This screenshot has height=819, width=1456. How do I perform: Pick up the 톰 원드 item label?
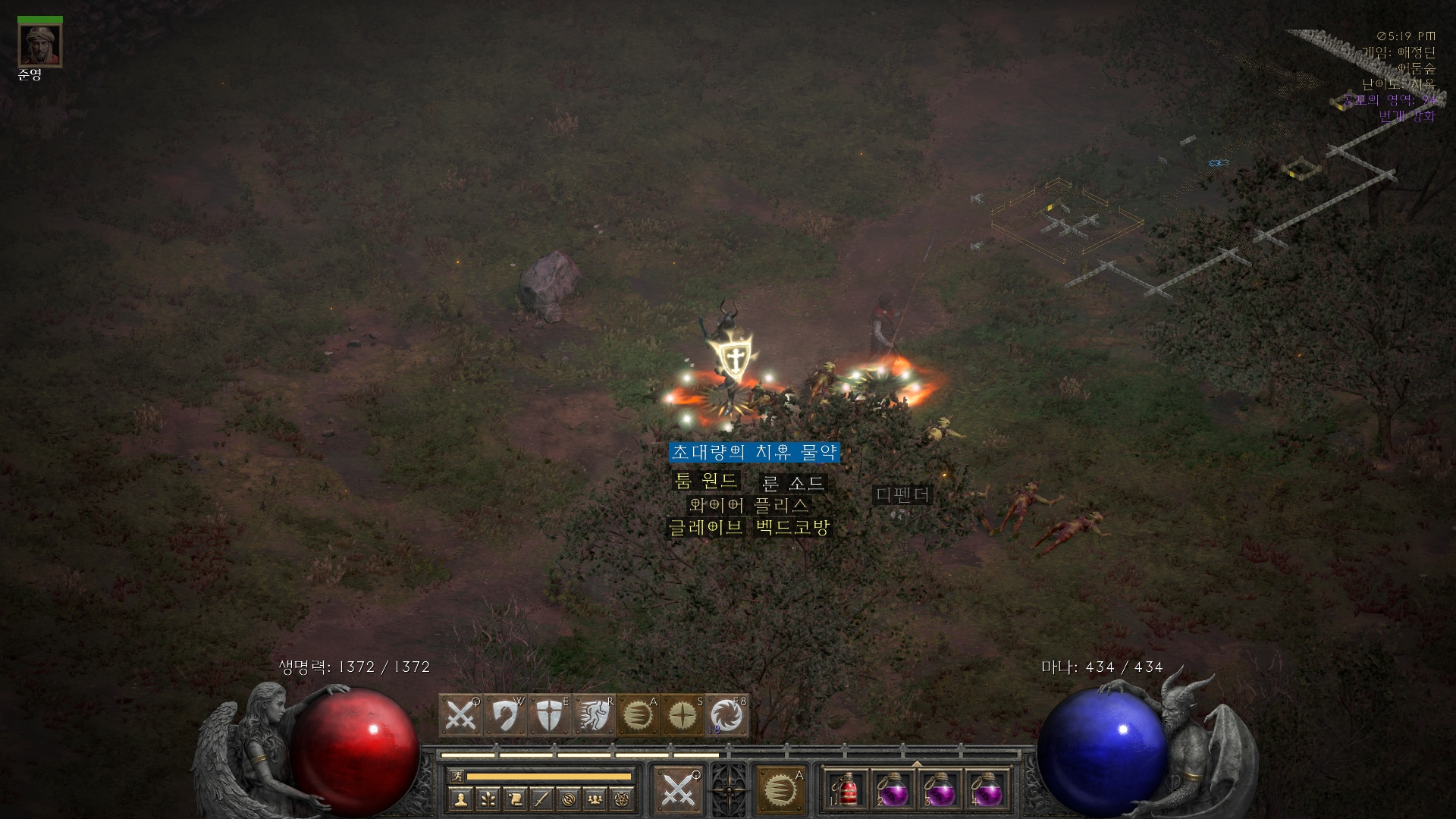tap(706, 481)
